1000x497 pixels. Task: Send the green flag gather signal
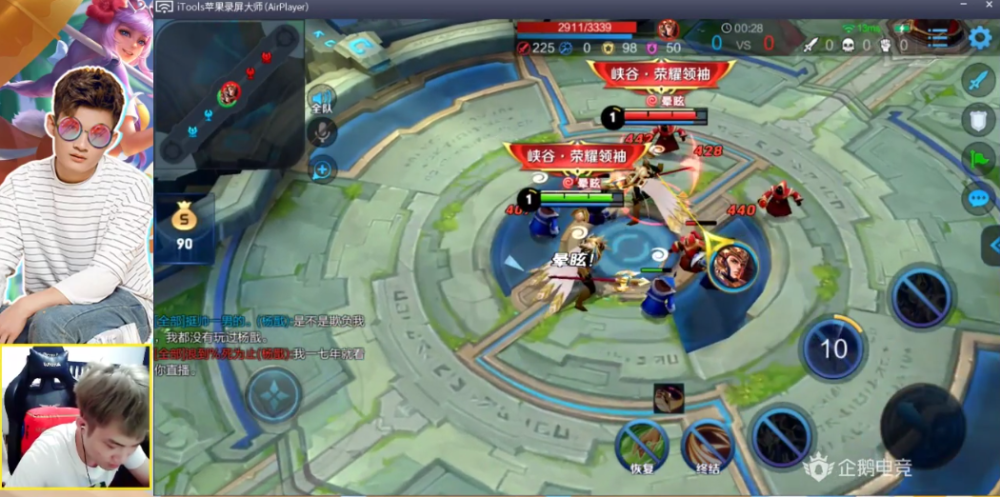coord(978,158)
